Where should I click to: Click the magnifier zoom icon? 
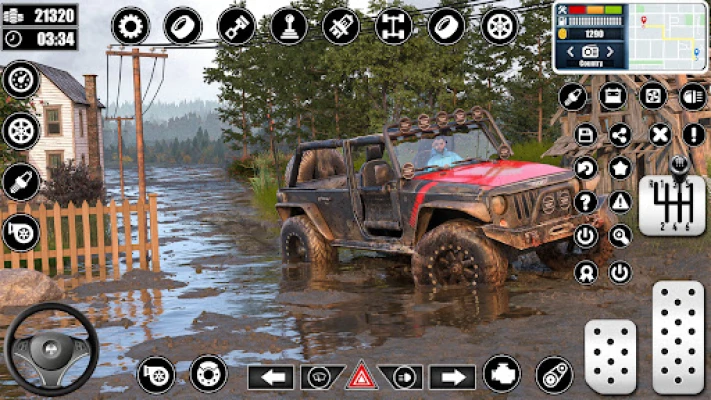620,236
